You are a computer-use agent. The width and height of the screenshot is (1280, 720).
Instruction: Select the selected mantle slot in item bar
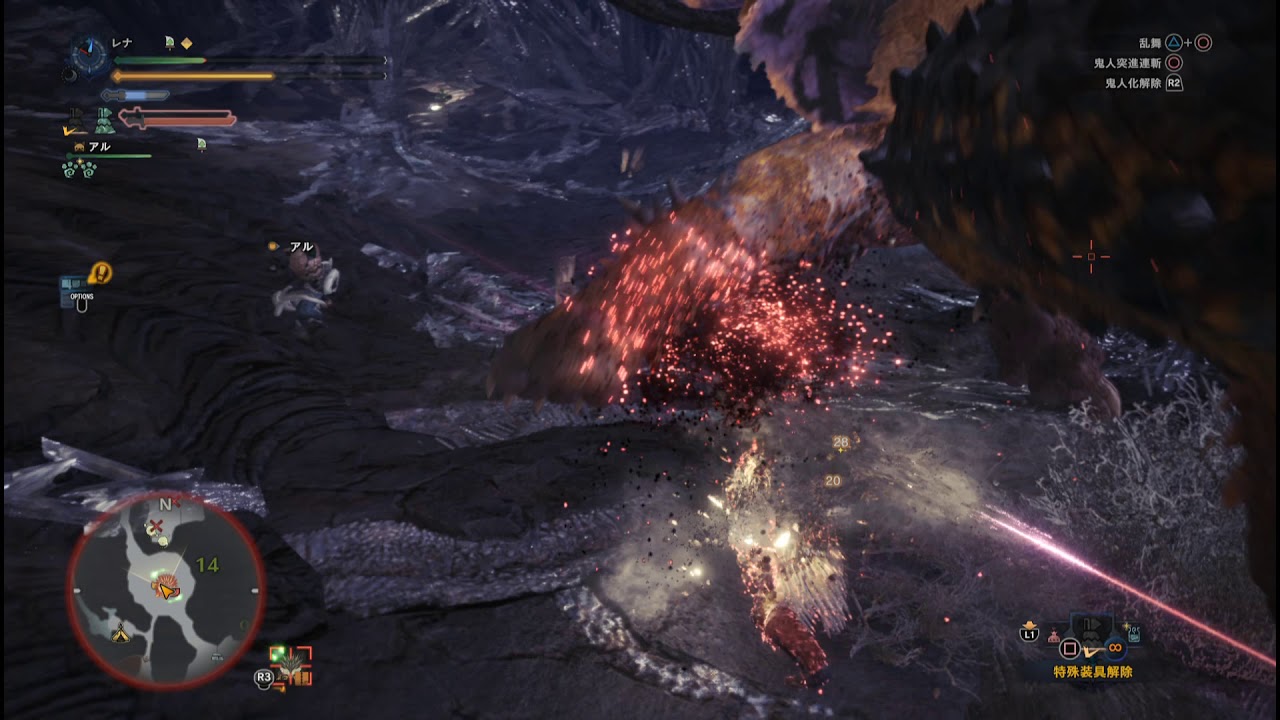(1092, 632)
